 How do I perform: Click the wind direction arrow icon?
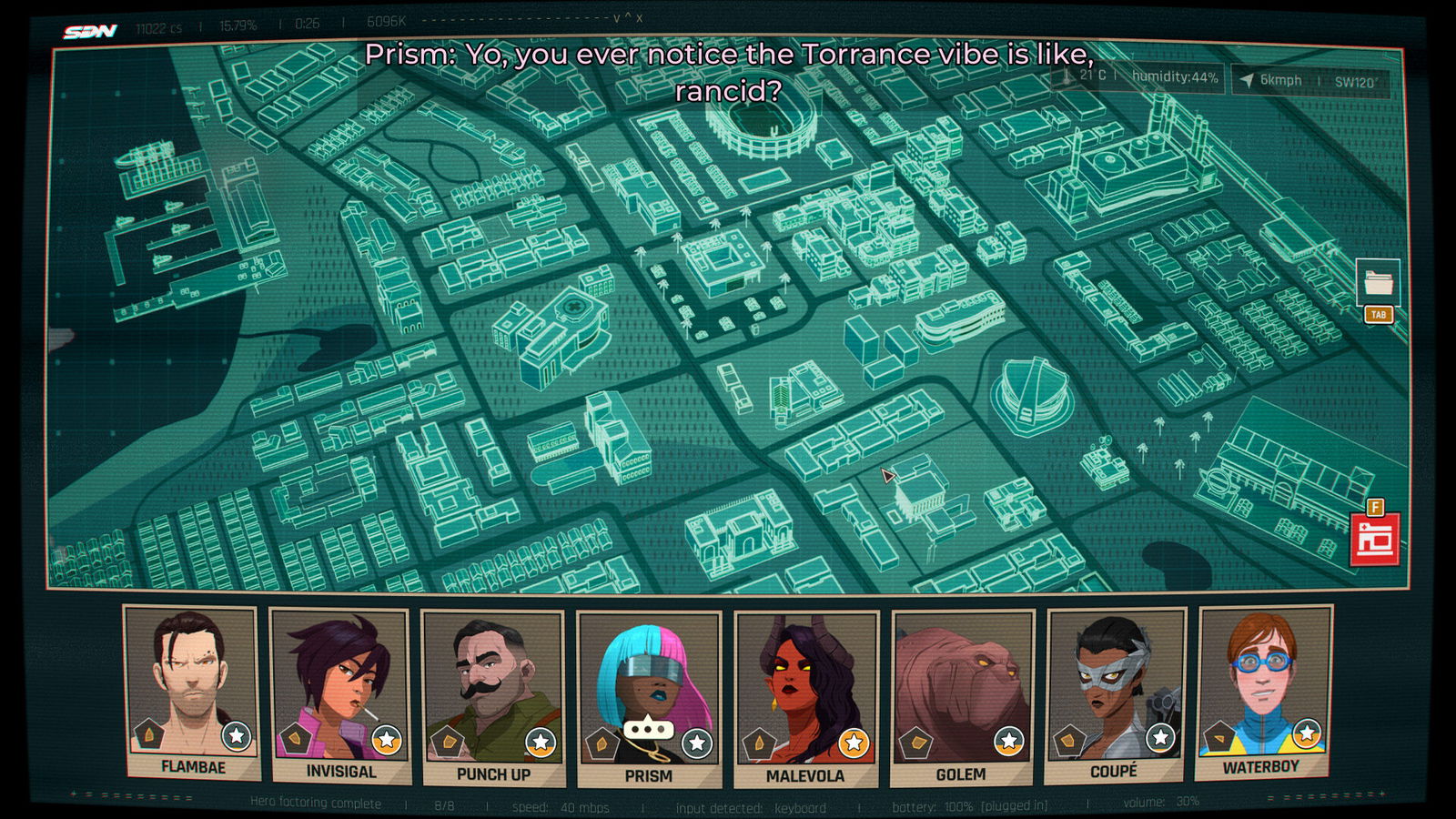(x=1245, y=79)
